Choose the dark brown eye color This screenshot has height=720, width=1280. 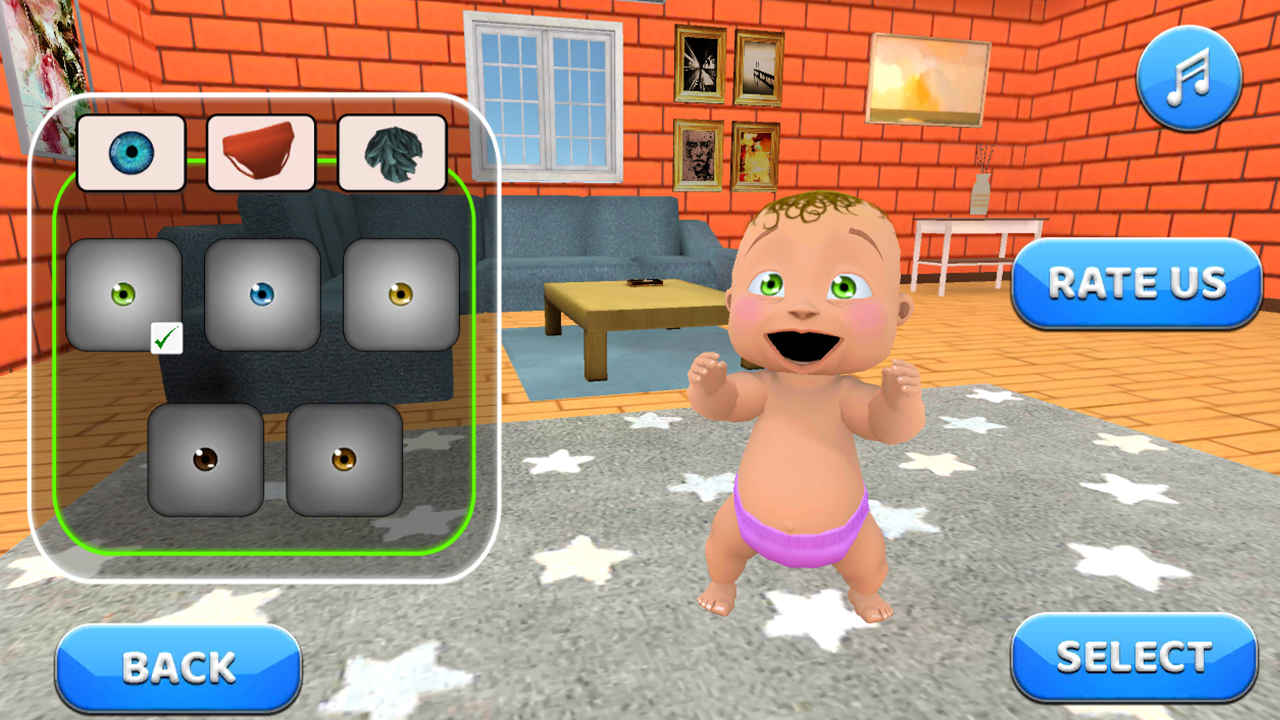click(x=205, y=460)
